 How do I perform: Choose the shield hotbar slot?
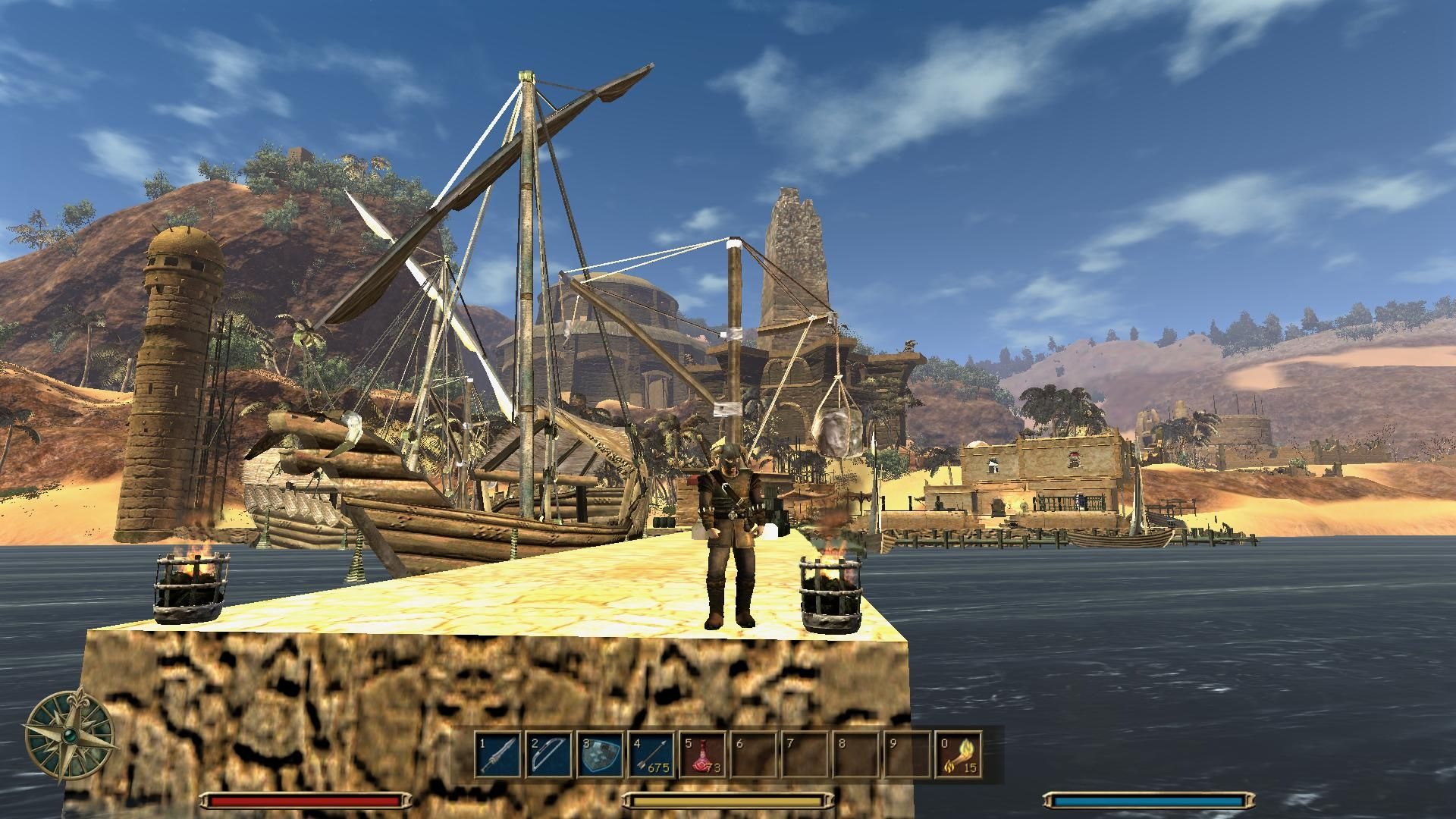click(601, 754)
